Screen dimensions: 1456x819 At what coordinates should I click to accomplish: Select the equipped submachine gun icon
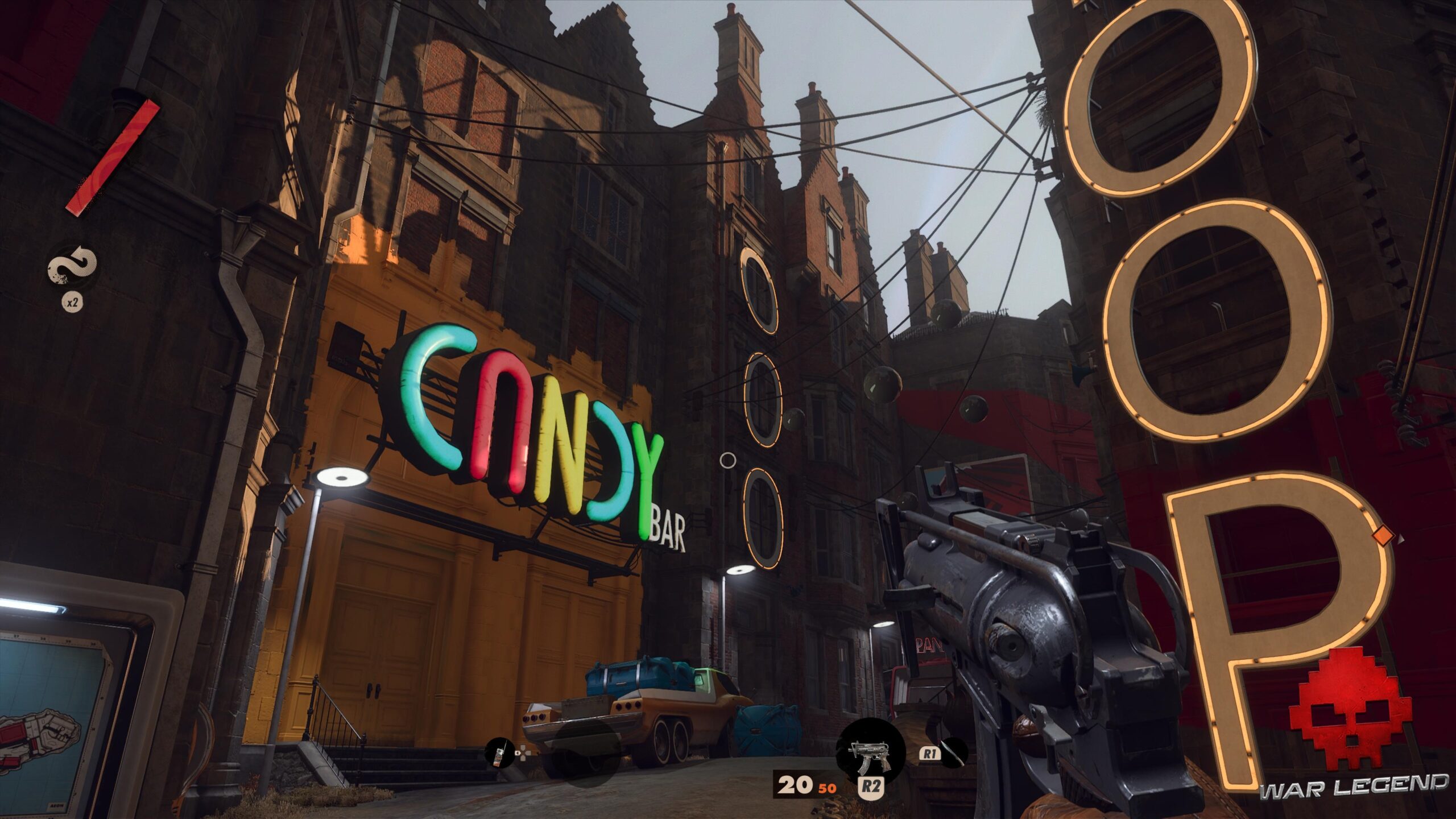[870, 750]
